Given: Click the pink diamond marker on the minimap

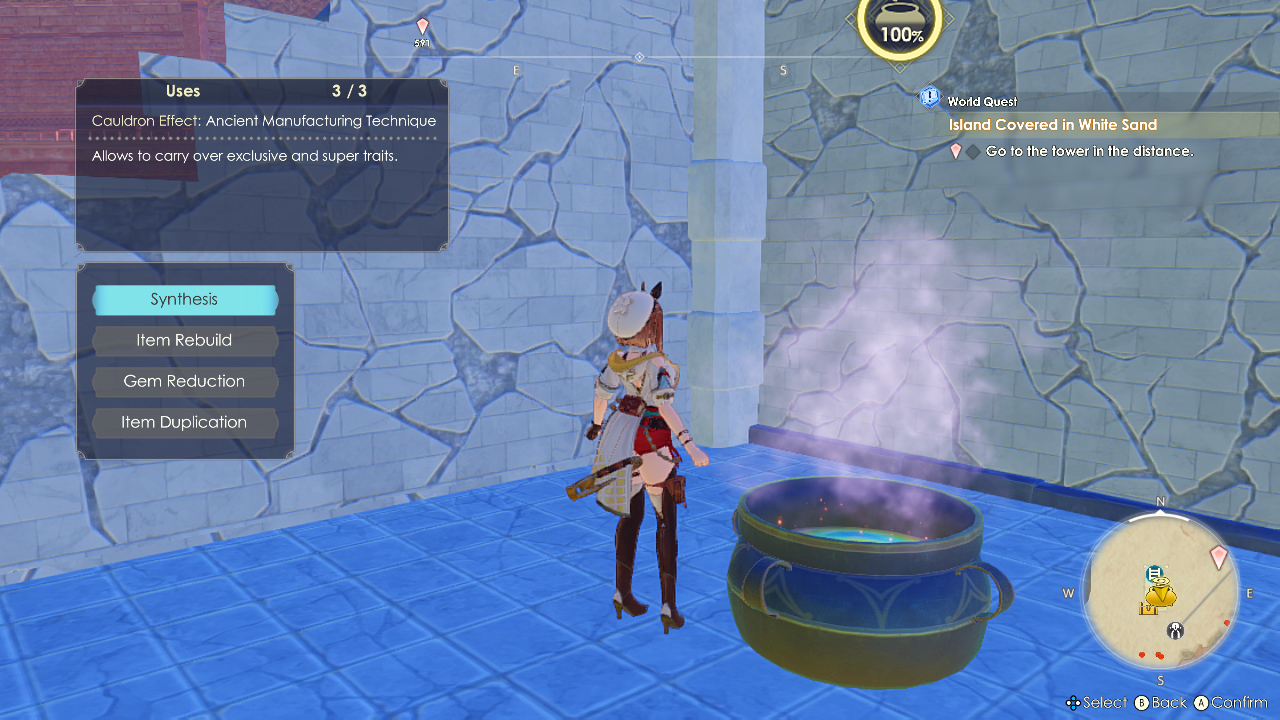Looking at the screenshot, I should point(1218,557).
